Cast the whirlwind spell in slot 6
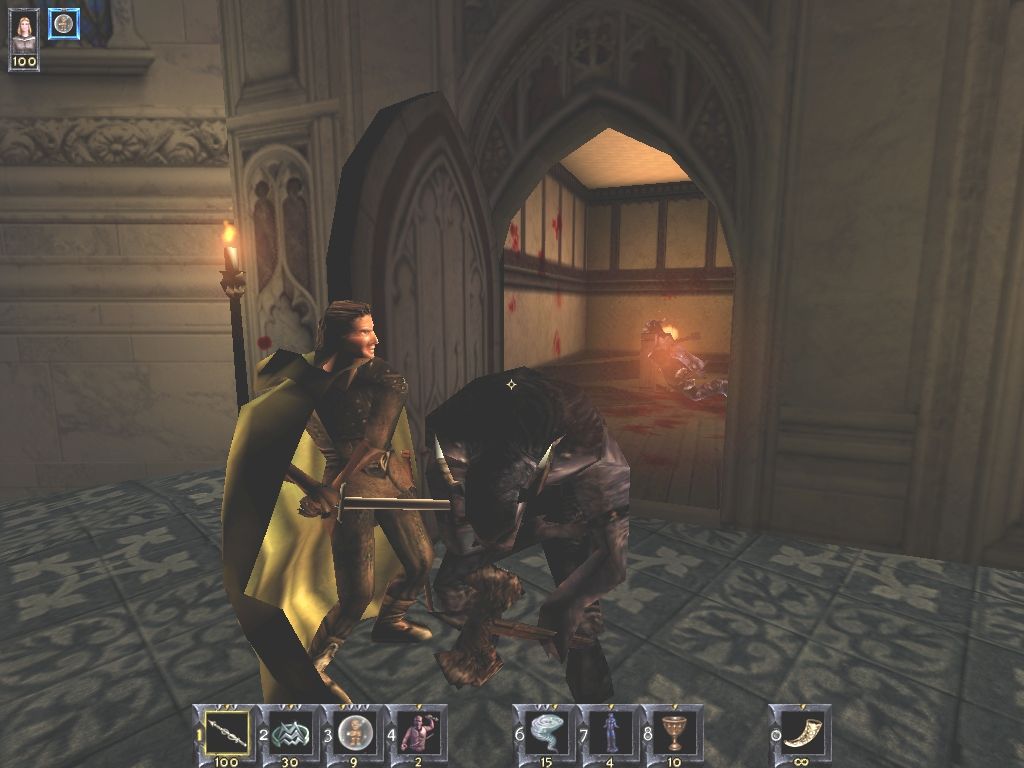Image resolution: width=1024 pixels, height=768 pixels. (545, 732)
